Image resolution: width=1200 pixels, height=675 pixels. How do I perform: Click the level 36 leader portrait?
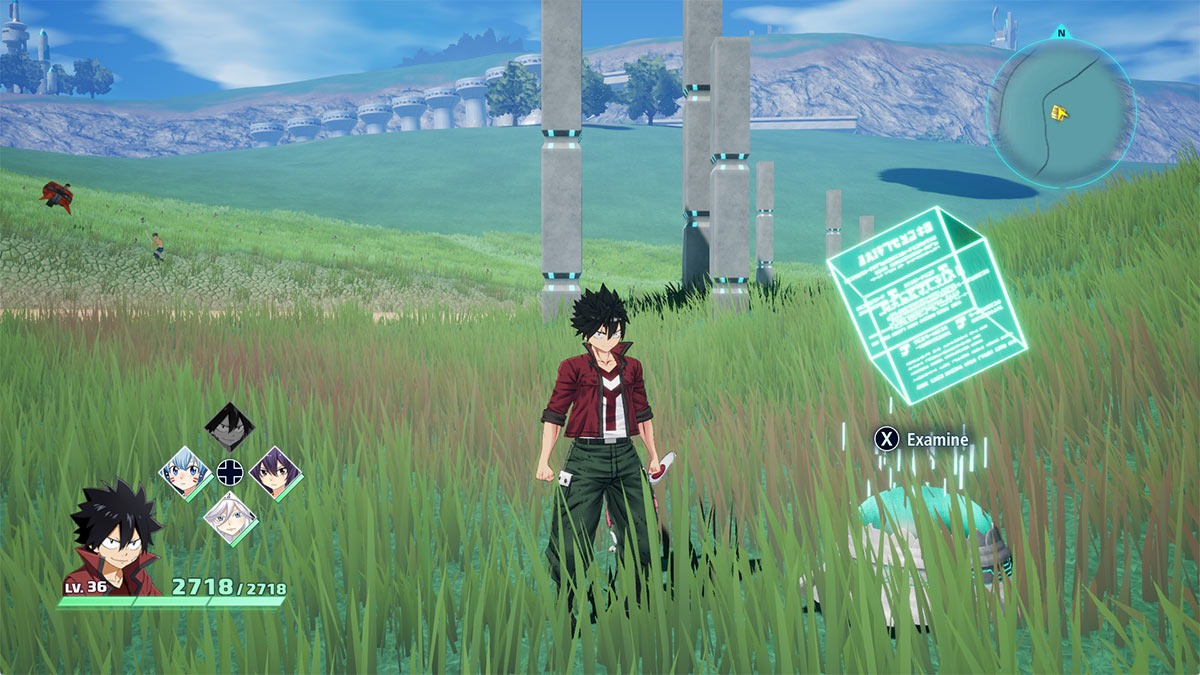[x=112, y=540]
